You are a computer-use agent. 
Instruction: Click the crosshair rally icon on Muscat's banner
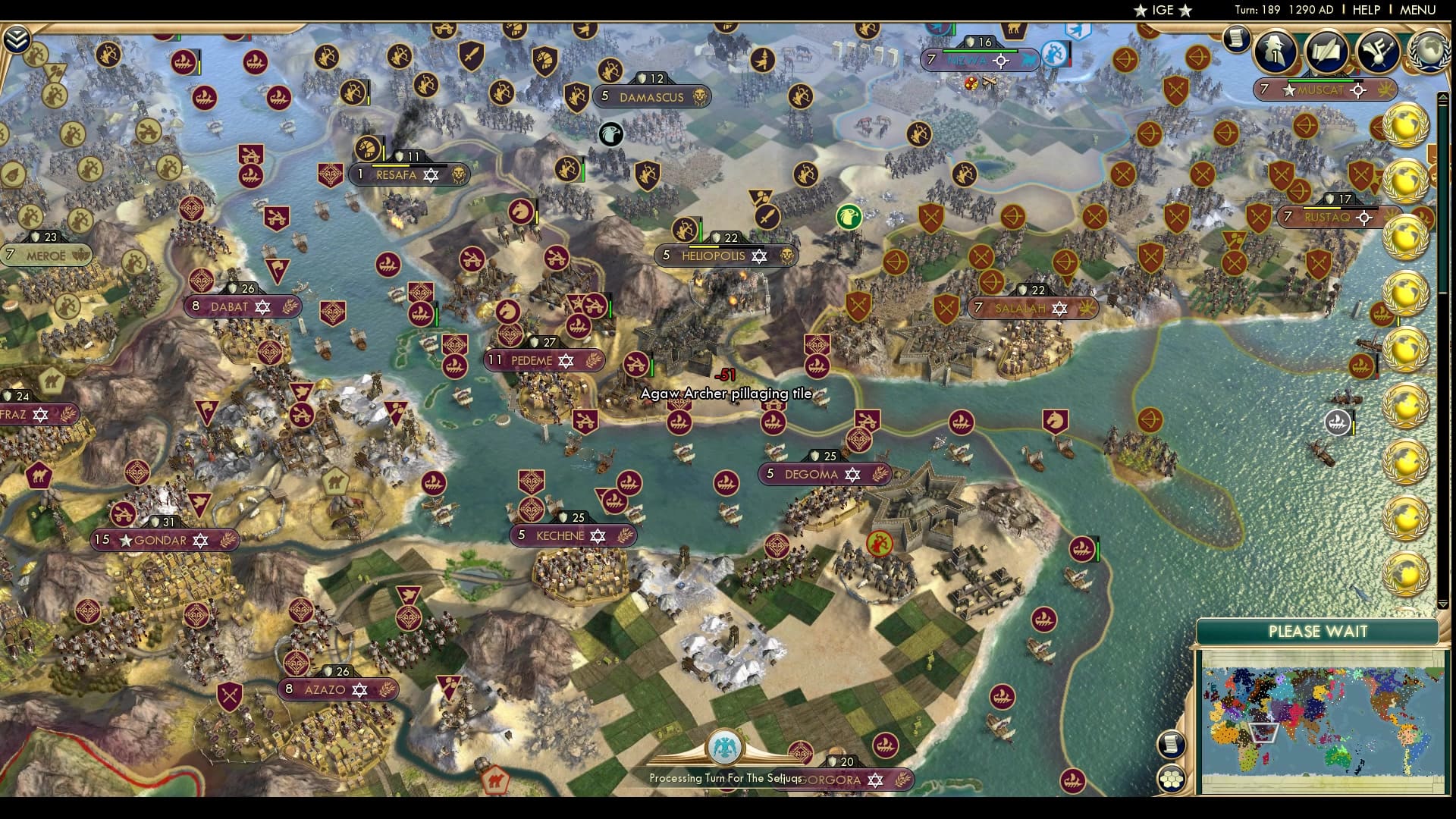[x=1357, y=89]
